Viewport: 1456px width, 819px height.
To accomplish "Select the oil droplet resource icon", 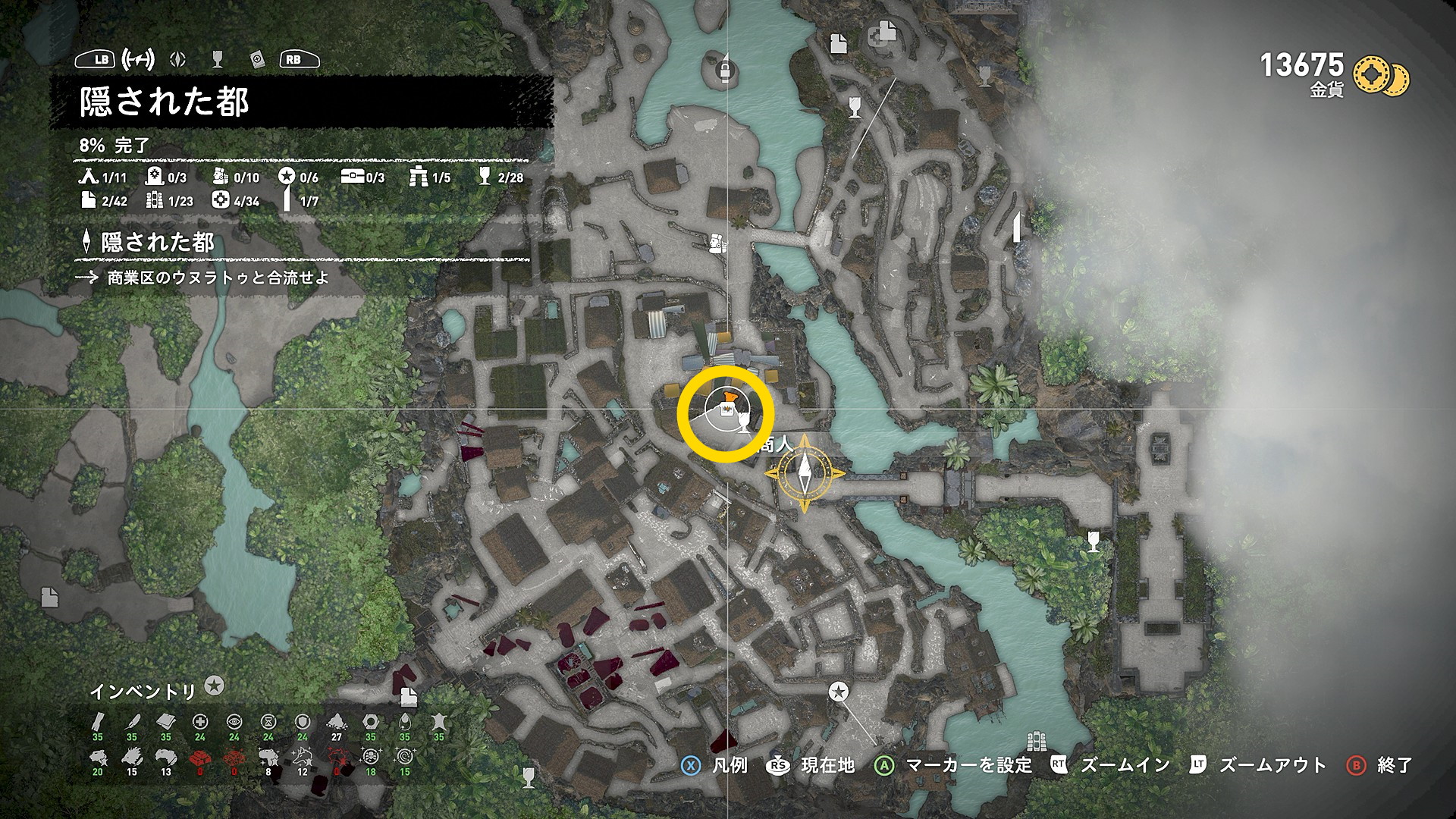I will pyautogui.click(x=404, y=721).
